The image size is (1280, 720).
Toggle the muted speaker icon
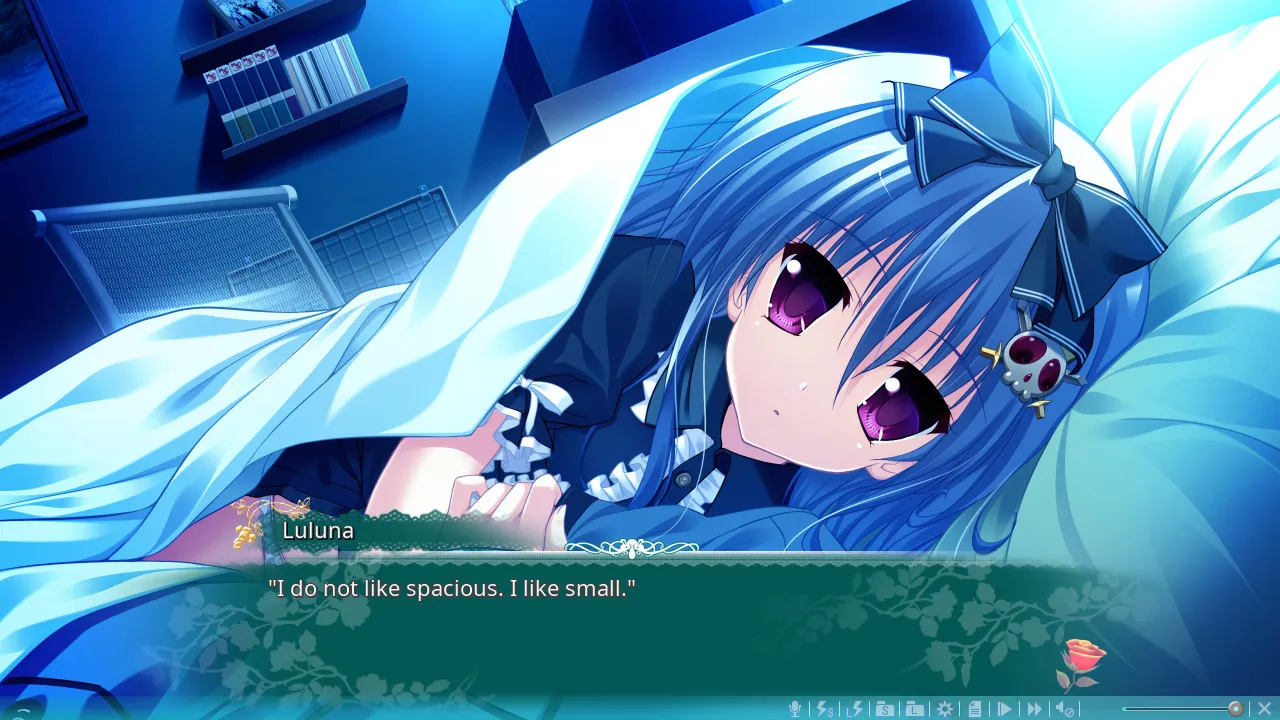pyautogui.click(x=1065, y=709)
